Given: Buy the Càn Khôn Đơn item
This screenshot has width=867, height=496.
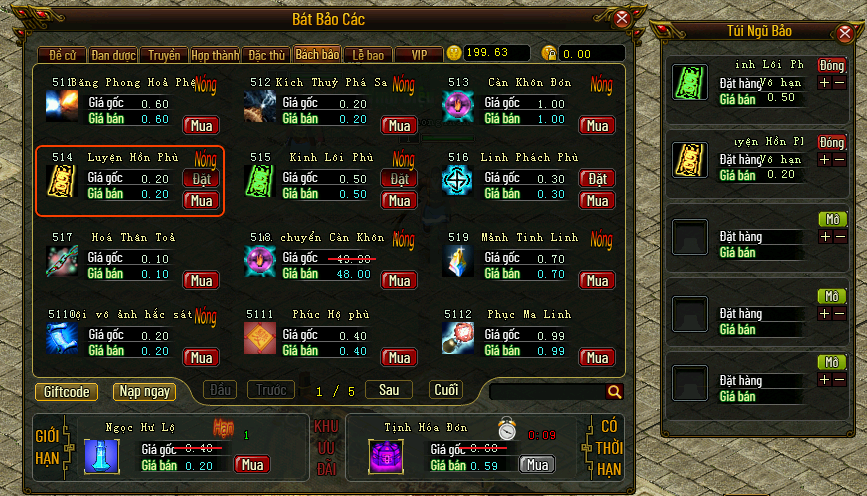Looking at the screenshot, I should click(x=597, y=126).
